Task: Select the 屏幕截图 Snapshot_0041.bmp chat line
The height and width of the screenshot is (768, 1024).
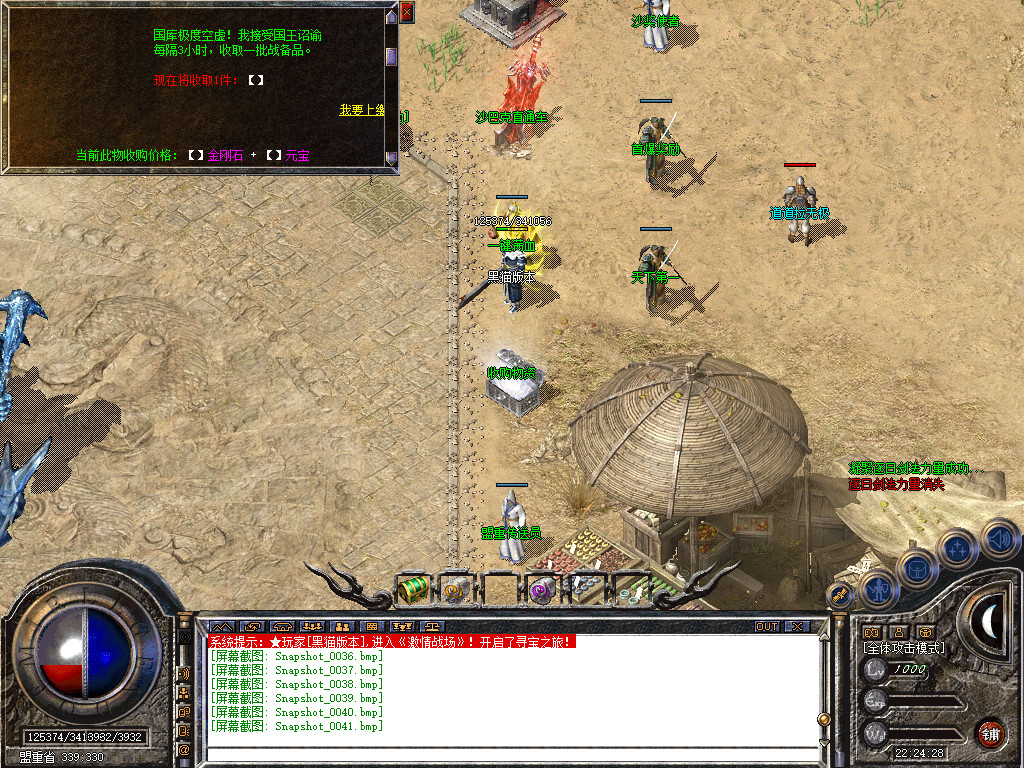Action: click(x=296, y=726)
